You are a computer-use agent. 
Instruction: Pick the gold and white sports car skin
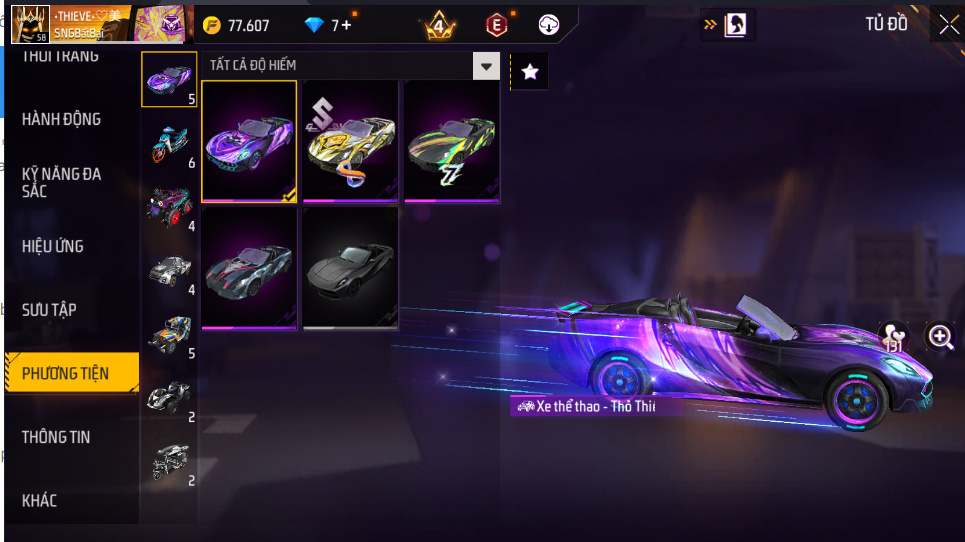pos(351,141)
